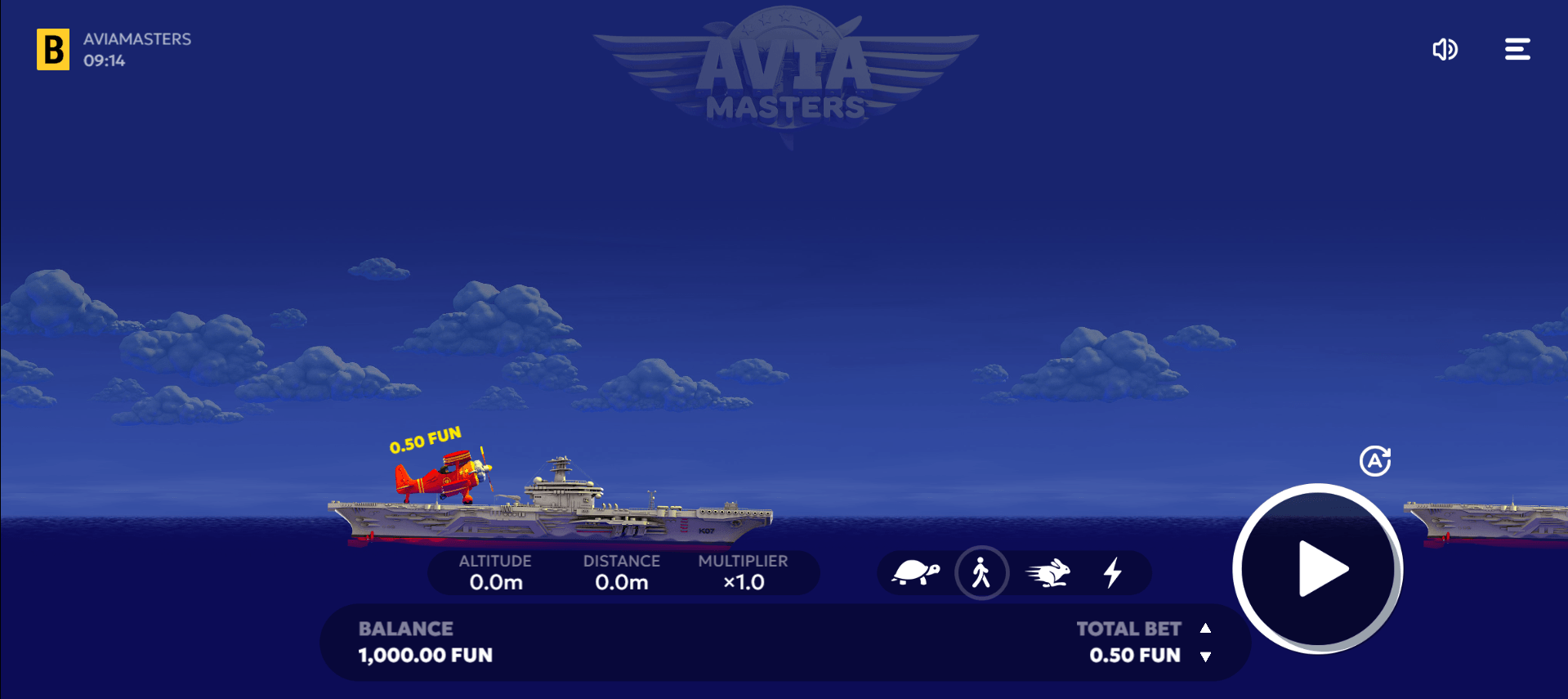The image size is (1568, 699).
Task: Increase total bet with the up arrow
Action: coord(1205,628)
